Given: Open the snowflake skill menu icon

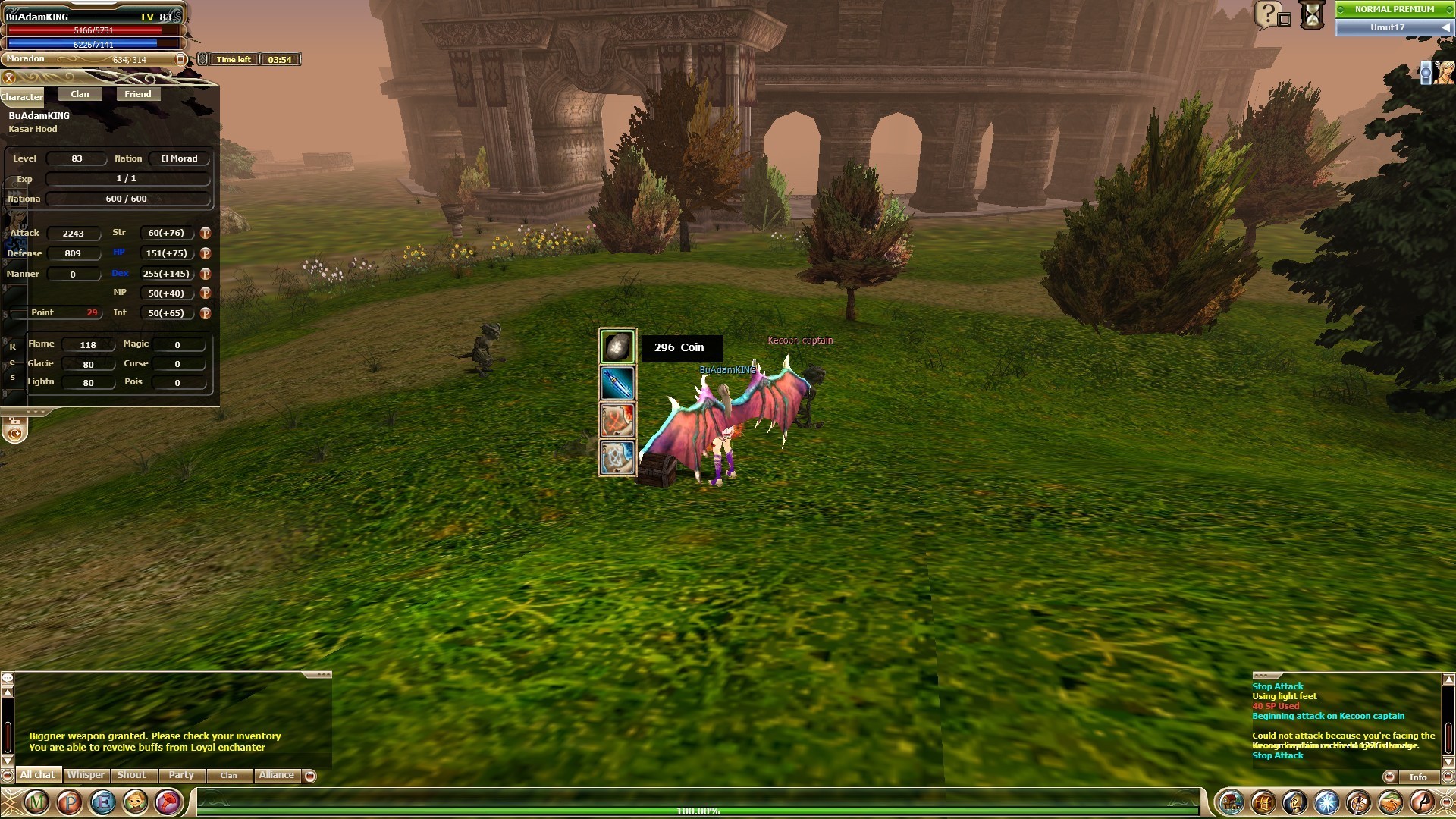Looking at the screenshot, I should (1326, 802).
